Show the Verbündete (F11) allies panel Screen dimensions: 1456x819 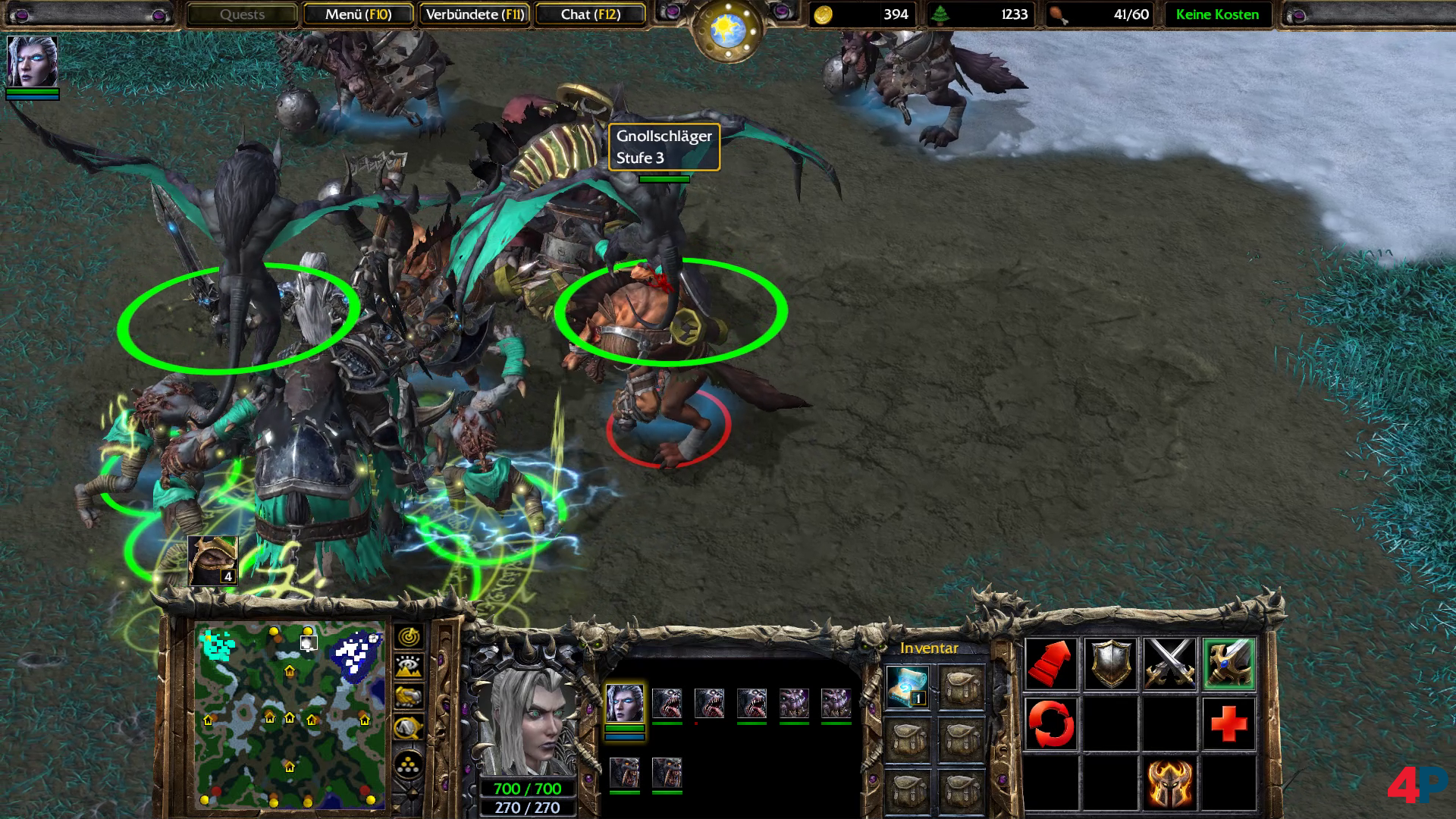475,14
